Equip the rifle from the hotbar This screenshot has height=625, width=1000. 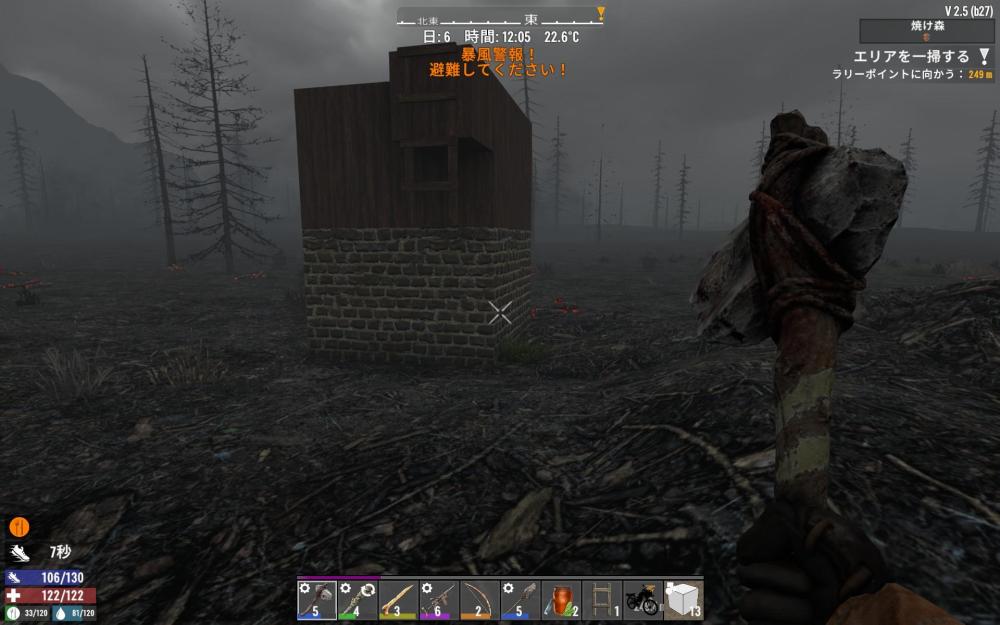point(439,600)
